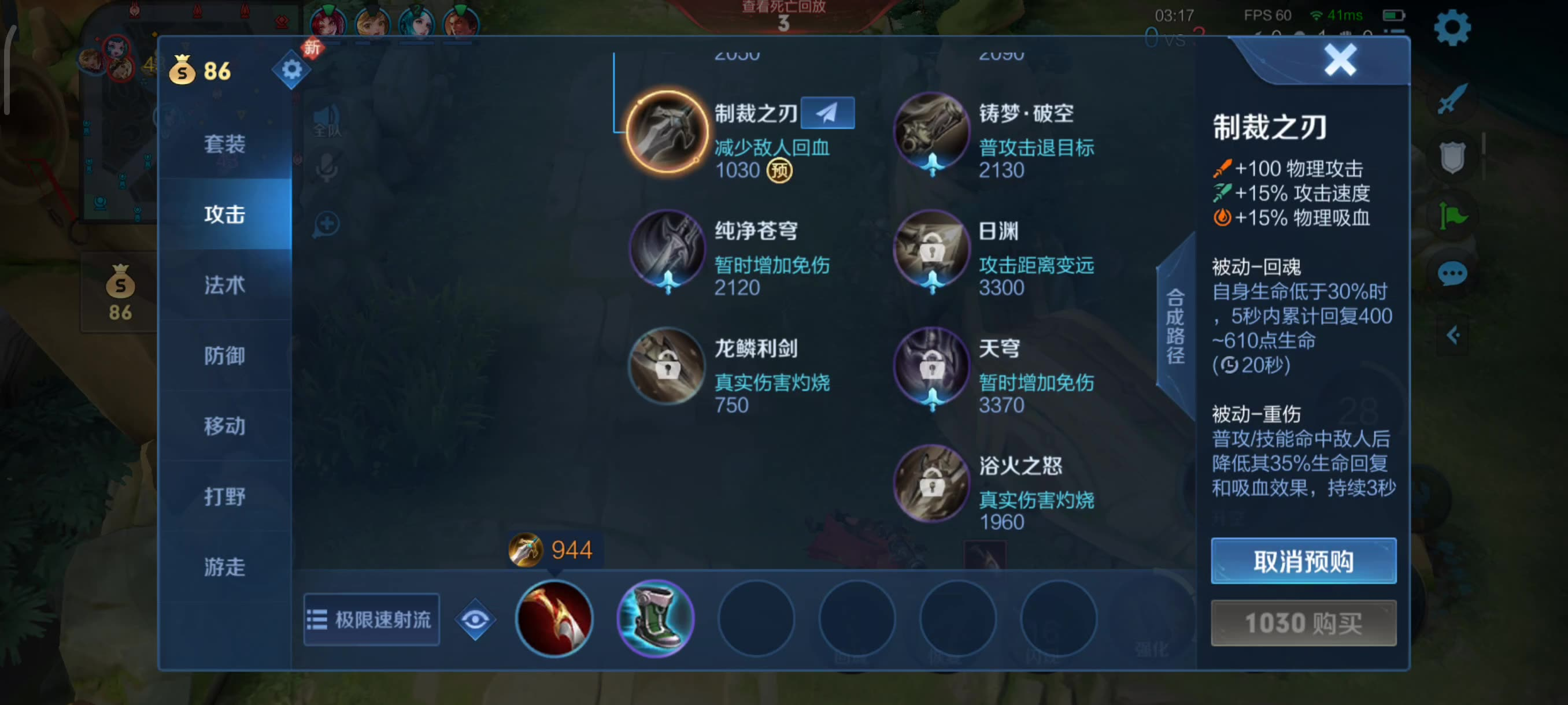Open the shop settings gear
Screen dimensions: 1568x705
click(x=291, y=69)
